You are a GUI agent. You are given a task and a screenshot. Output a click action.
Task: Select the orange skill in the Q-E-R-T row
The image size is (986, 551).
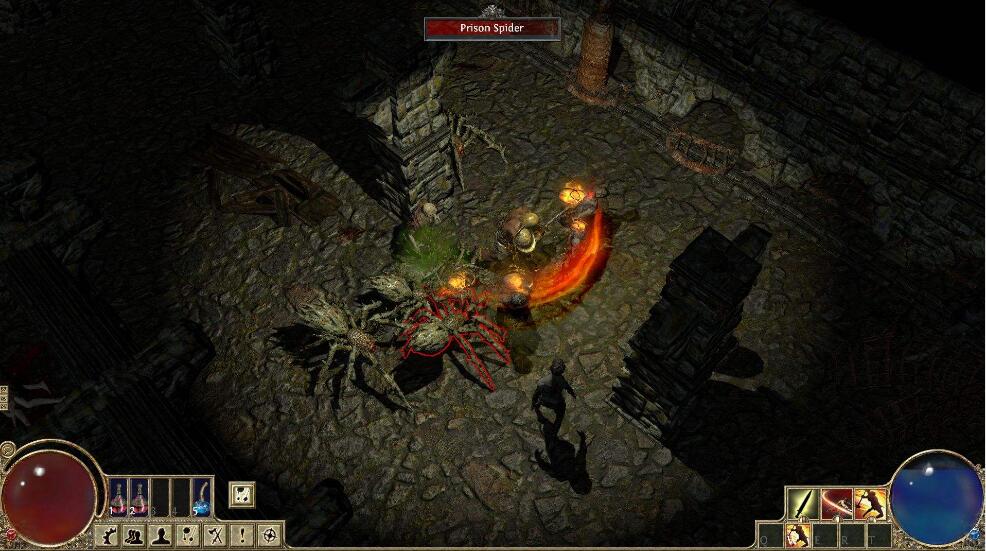point(798,537)
